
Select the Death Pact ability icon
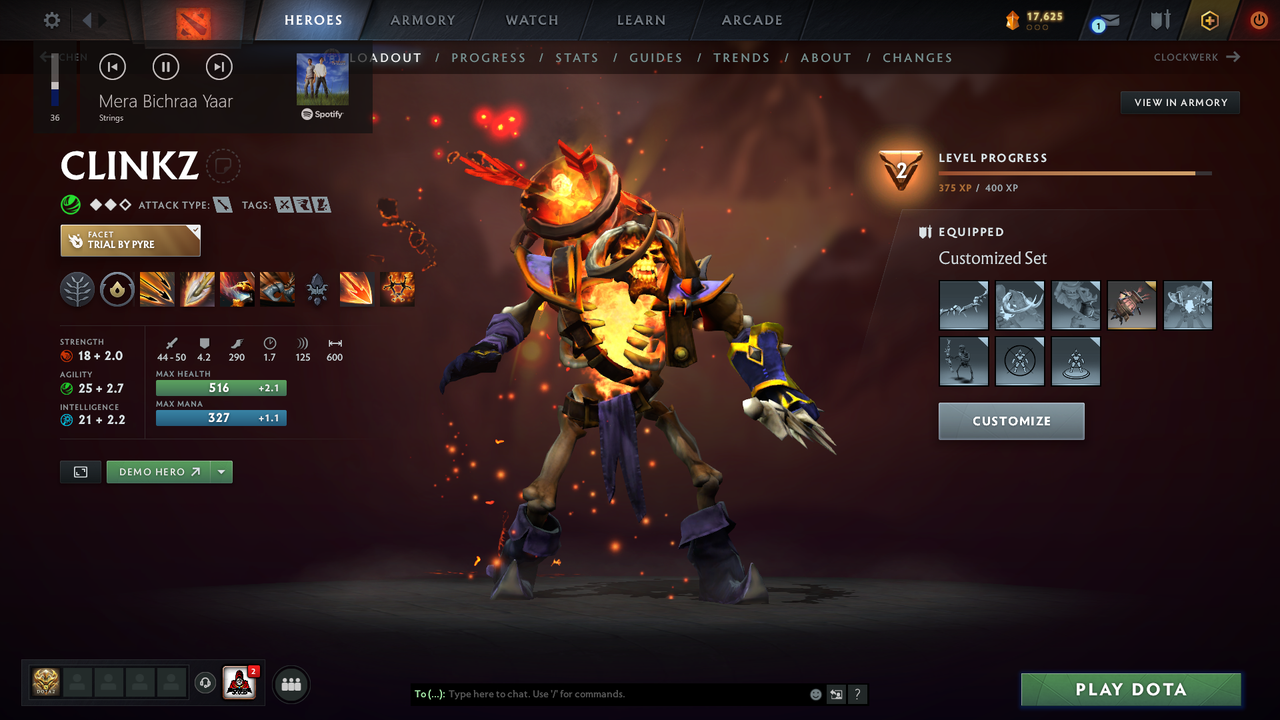tap(397, 289)
